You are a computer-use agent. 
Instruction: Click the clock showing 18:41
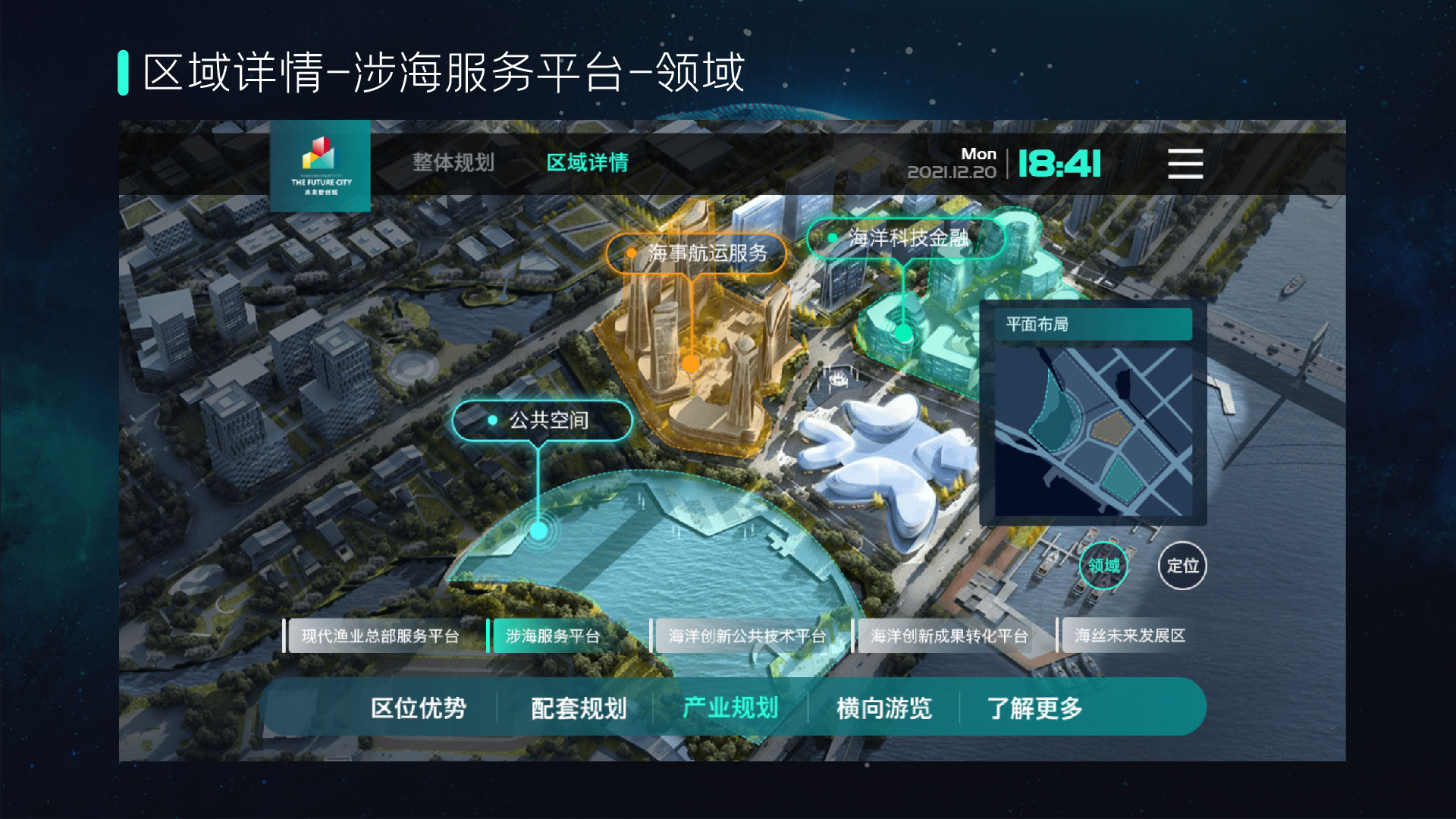pyautogui.click(x=1059, y=162)
